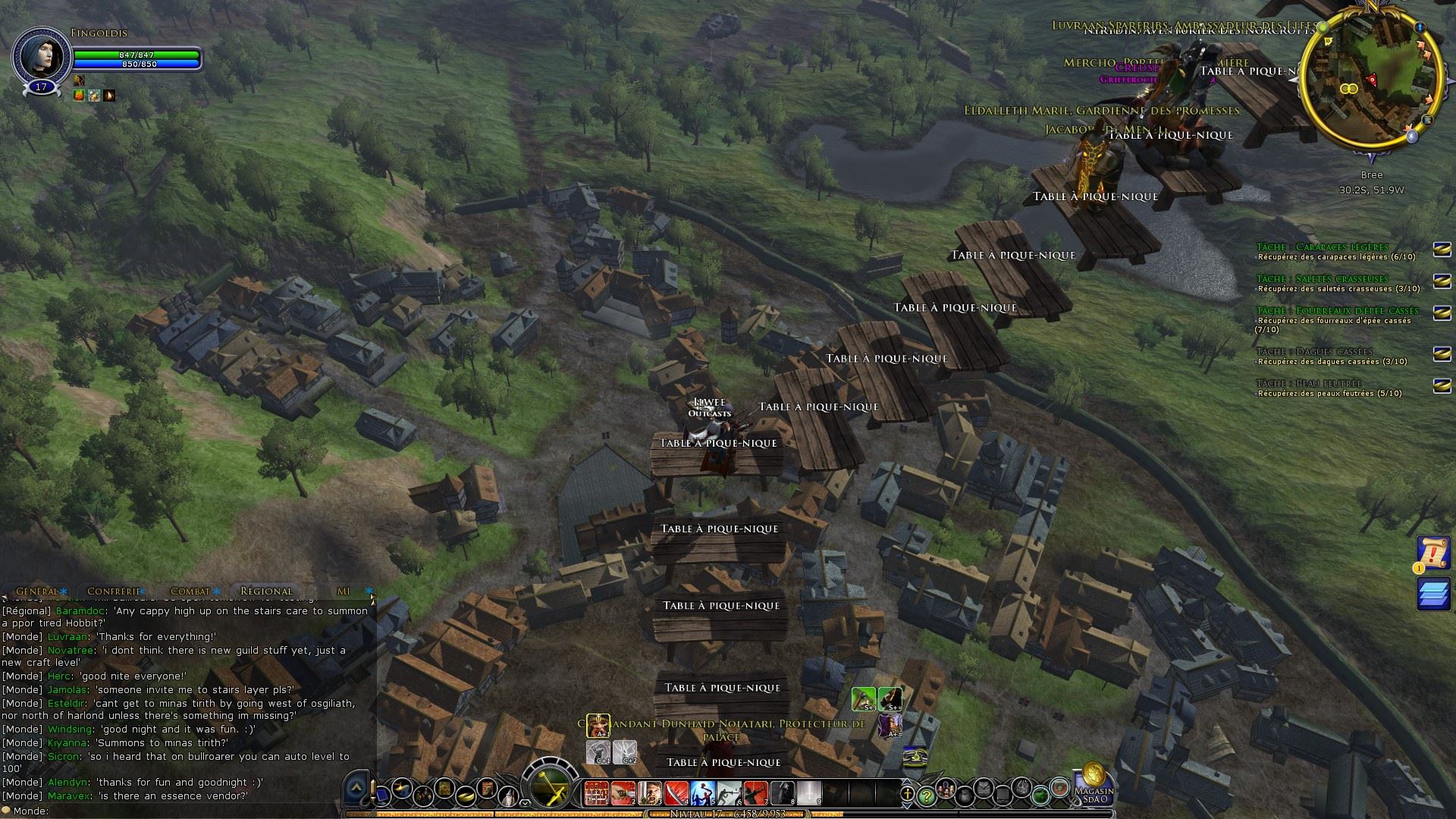1456x819 pixels.
Task: Click Fingoldis's character portrait
Action: (41, 55)
